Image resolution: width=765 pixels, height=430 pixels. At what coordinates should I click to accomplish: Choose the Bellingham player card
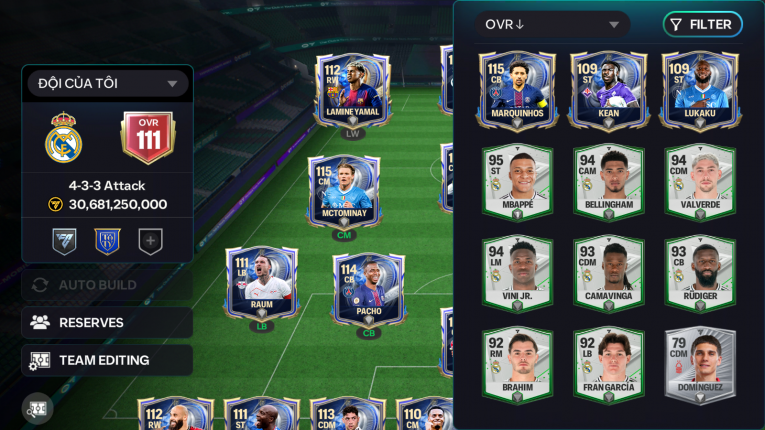pos(608,181)
